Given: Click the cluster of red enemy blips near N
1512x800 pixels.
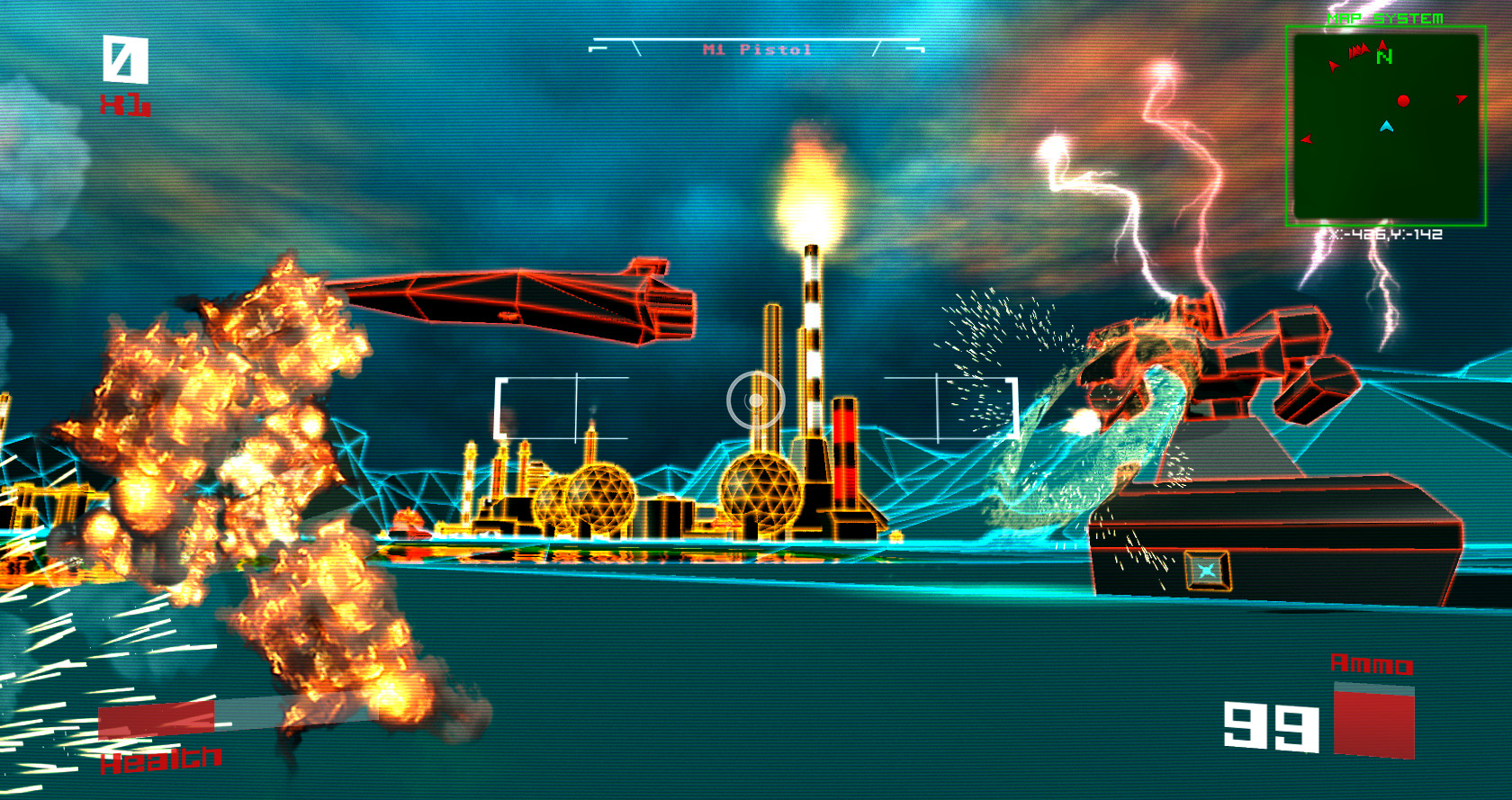Looking at the screenshot, I should (x=1358, y=49).
